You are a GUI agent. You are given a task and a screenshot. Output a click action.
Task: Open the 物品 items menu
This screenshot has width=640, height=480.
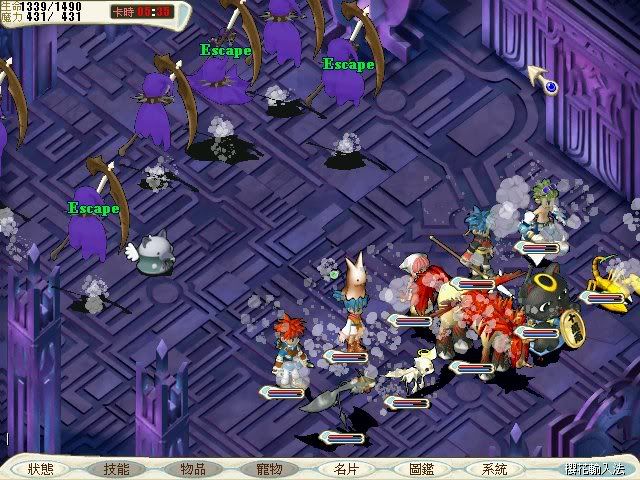click(192, 468)
